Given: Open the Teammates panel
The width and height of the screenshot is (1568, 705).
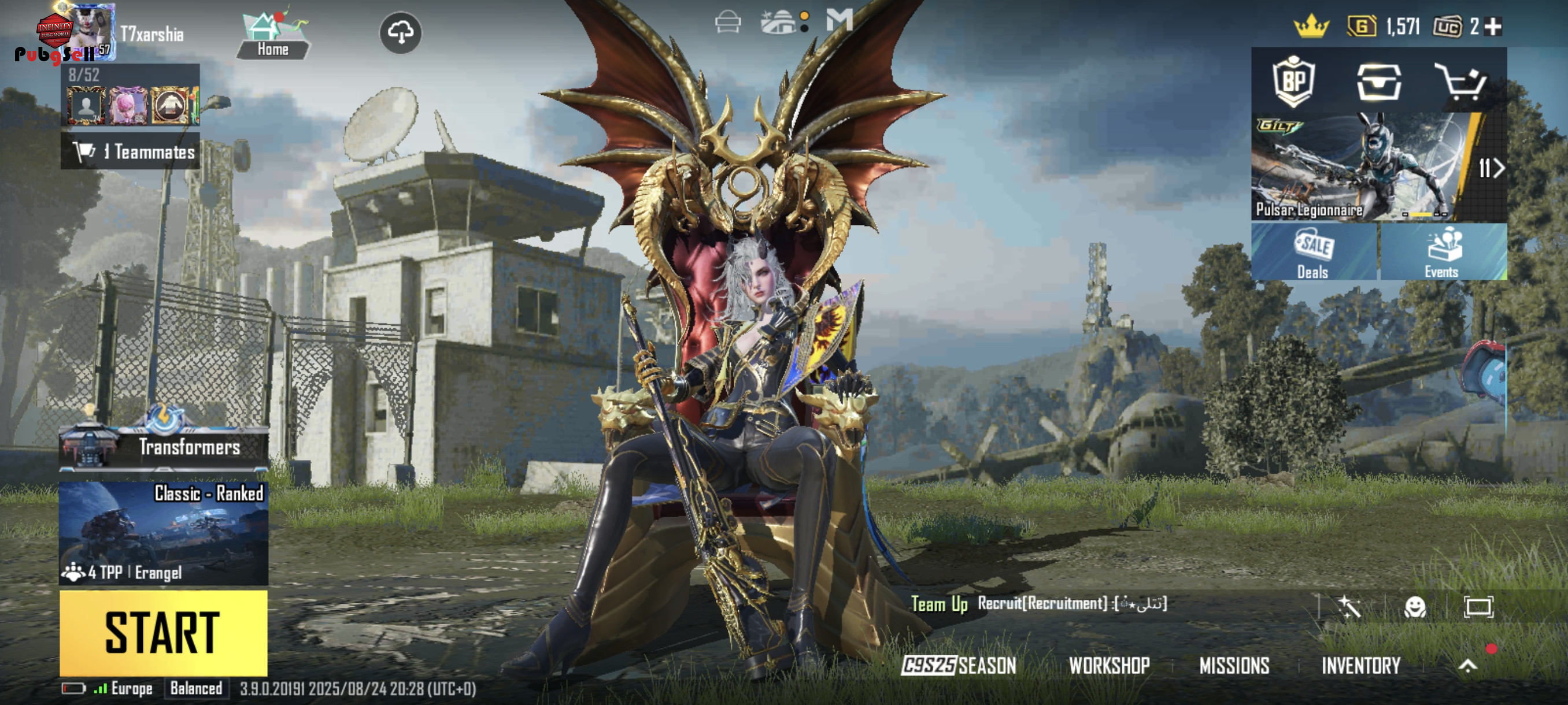Looking at the screenshot, I should [130, 151].
